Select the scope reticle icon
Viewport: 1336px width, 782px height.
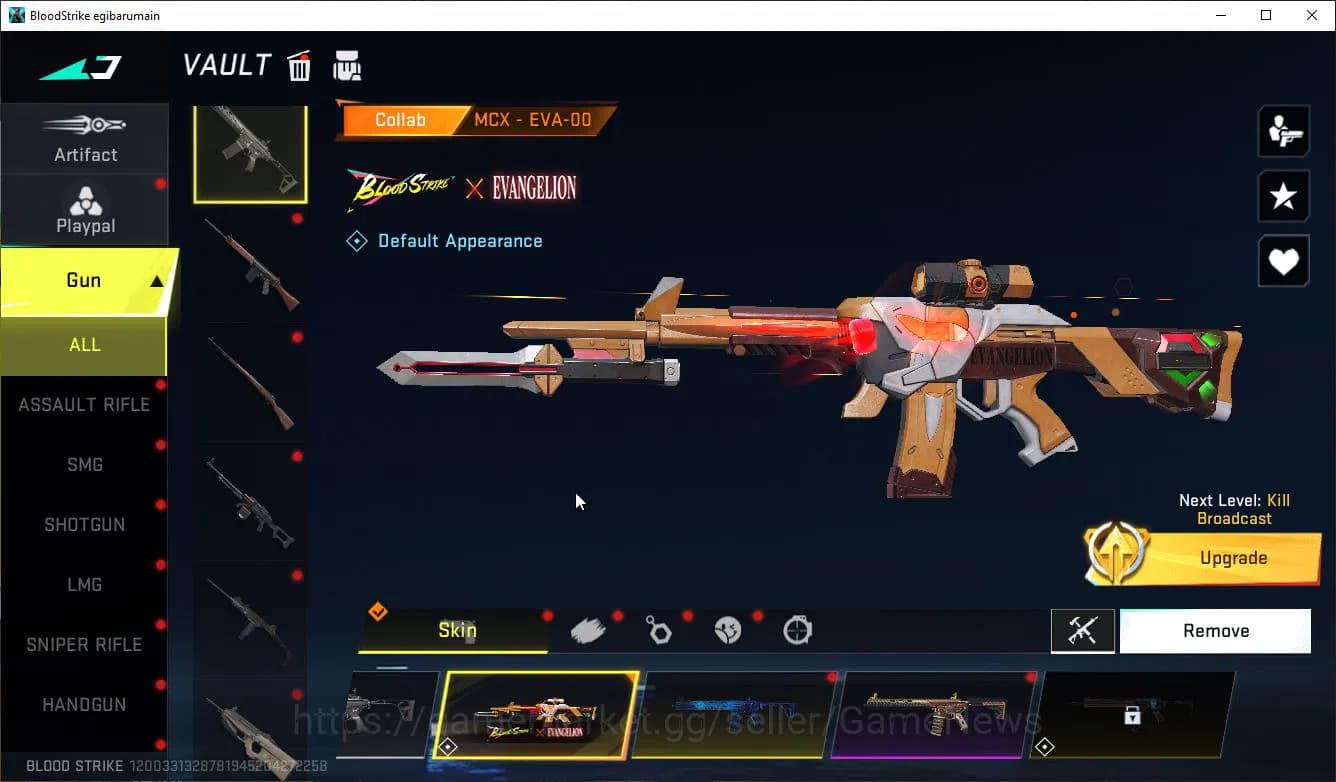click(x=799, y=630)
